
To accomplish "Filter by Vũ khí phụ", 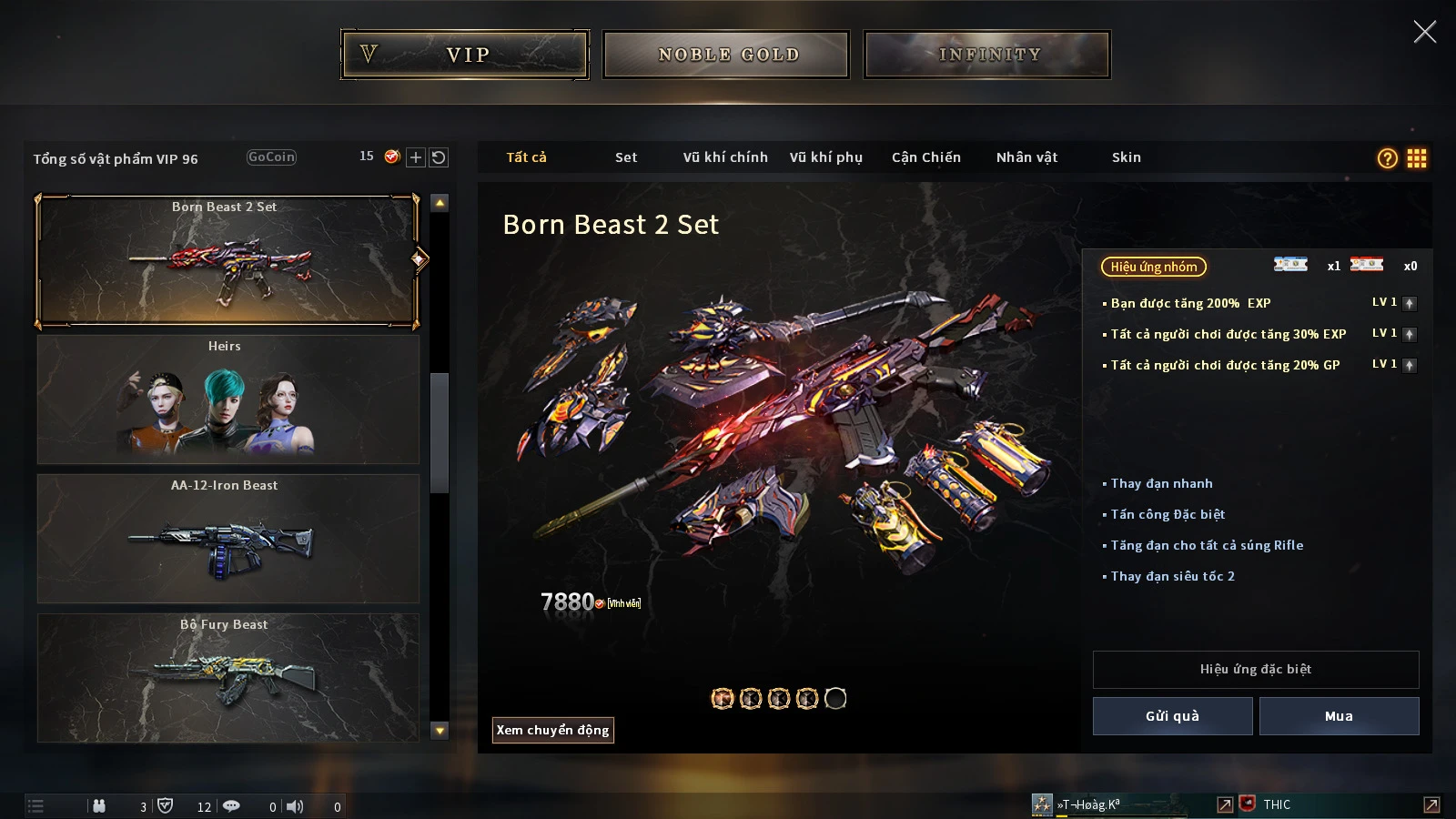I will tap(825, 157).
